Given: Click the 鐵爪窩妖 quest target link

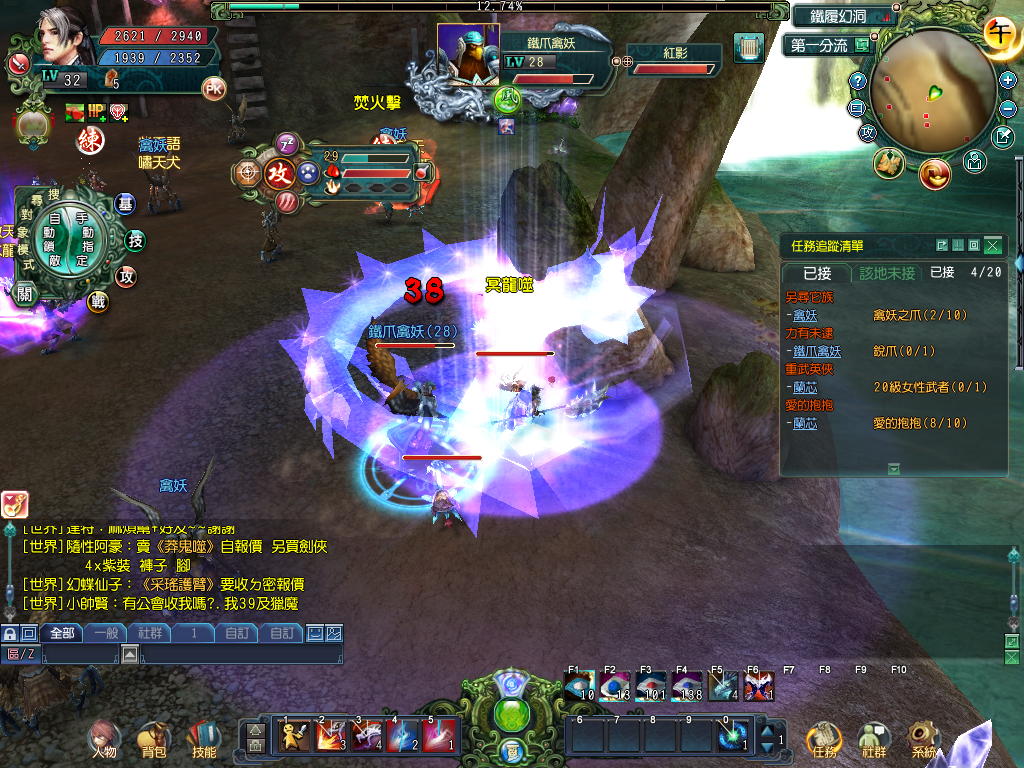Looking at the screenshot, I should click(817, 351).
